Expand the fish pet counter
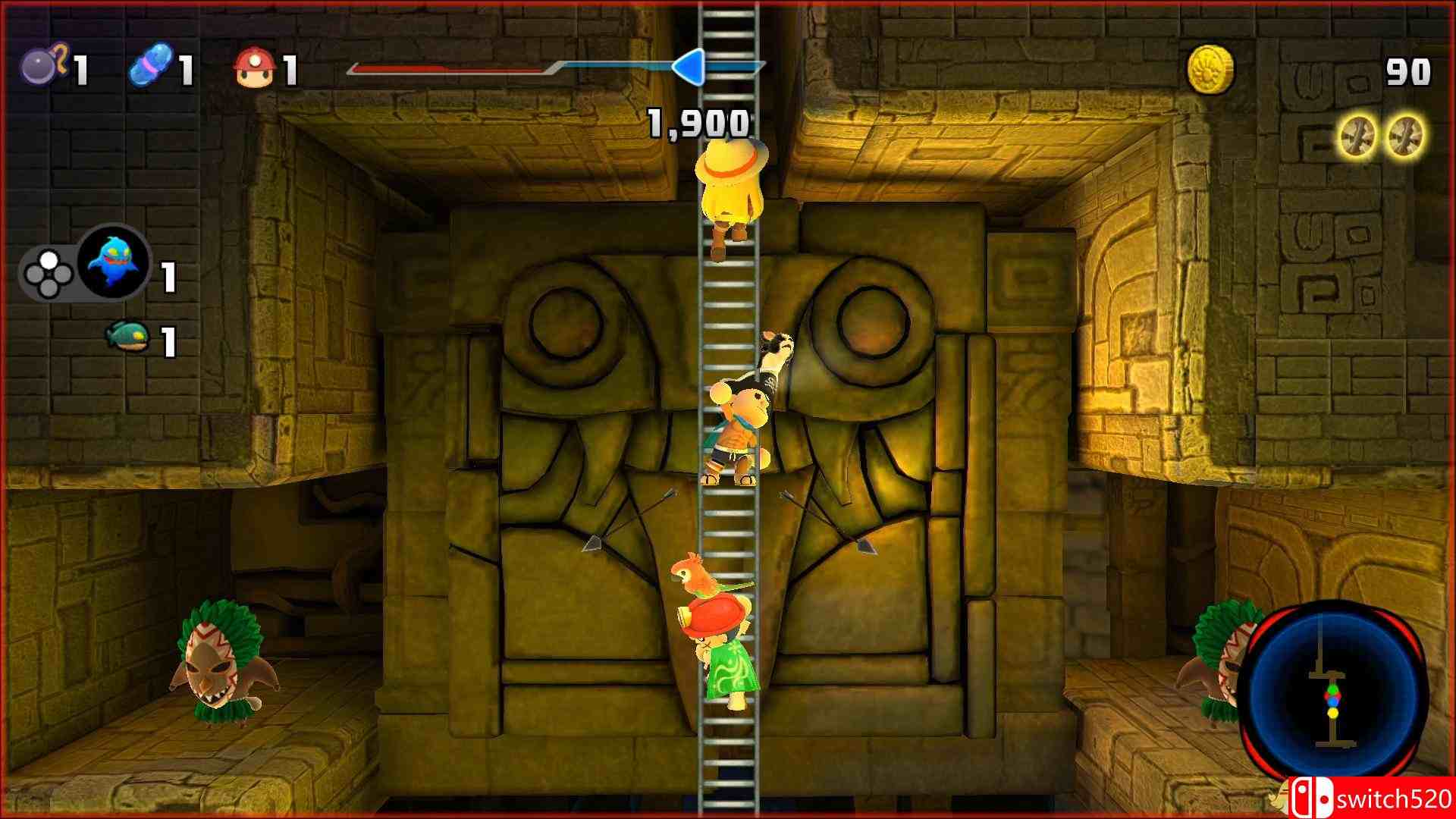Viewport: 1456px width, 819px height. [x=168, y=341]
